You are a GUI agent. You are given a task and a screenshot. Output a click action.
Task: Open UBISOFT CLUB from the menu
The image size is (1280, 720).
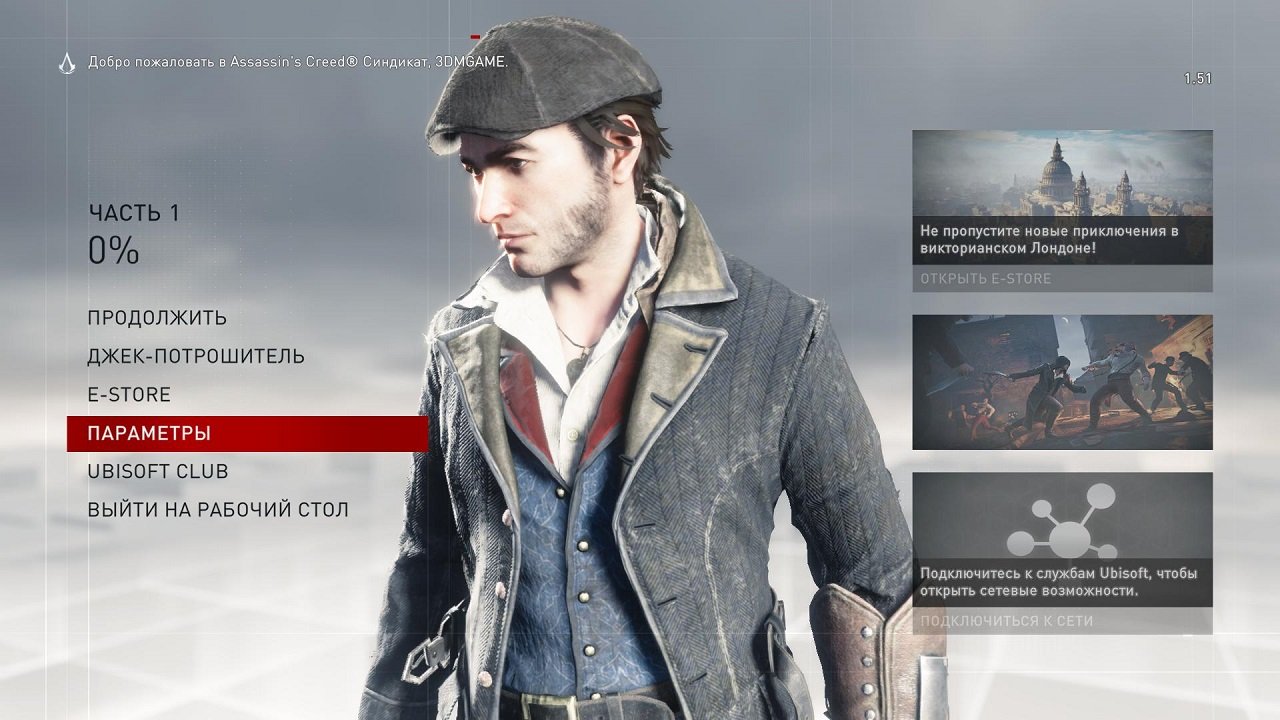pos(157,472)
